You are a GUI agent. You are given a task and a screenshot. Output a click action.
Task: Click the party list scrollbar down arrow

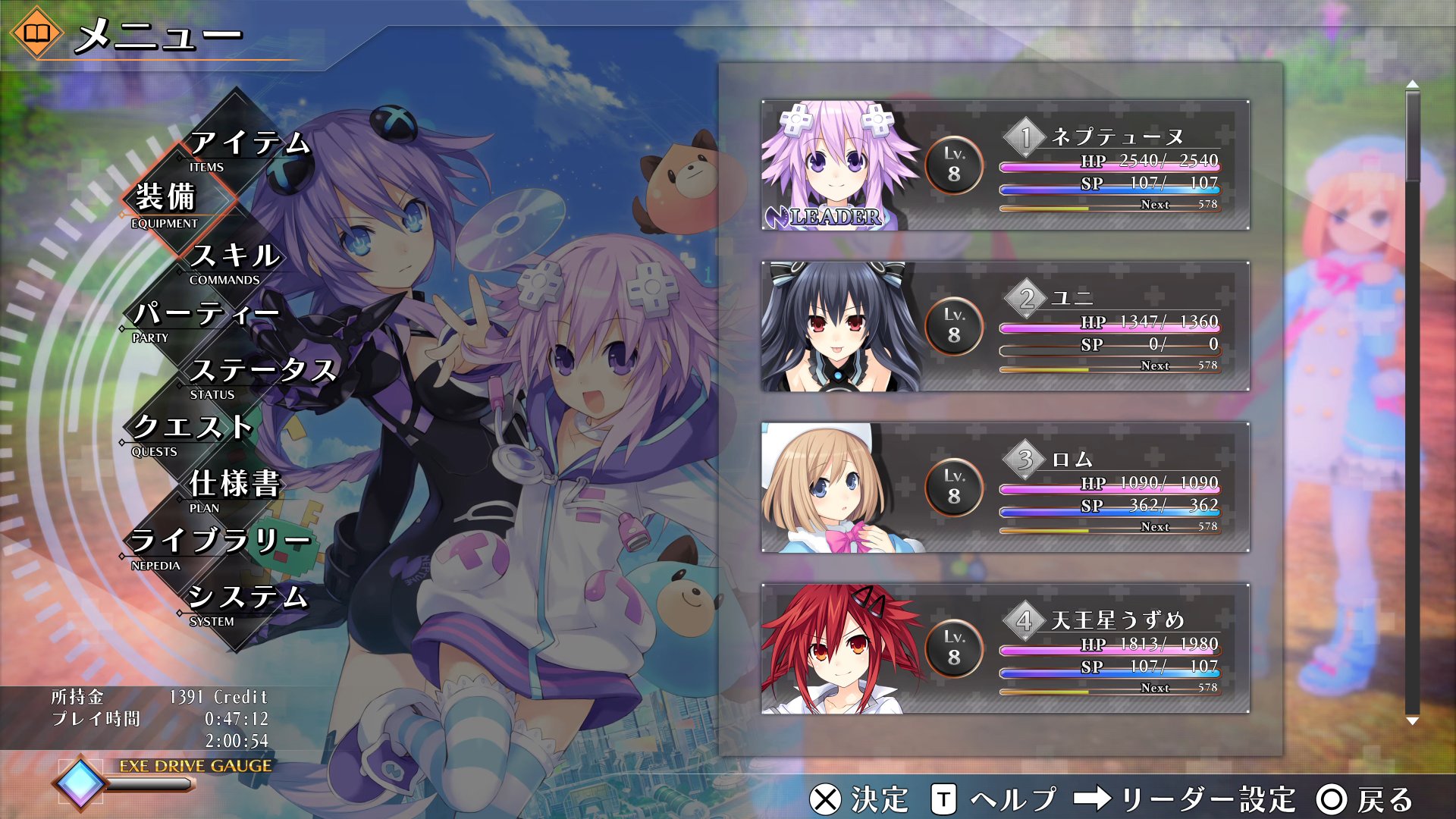[x=1412, y=721]
